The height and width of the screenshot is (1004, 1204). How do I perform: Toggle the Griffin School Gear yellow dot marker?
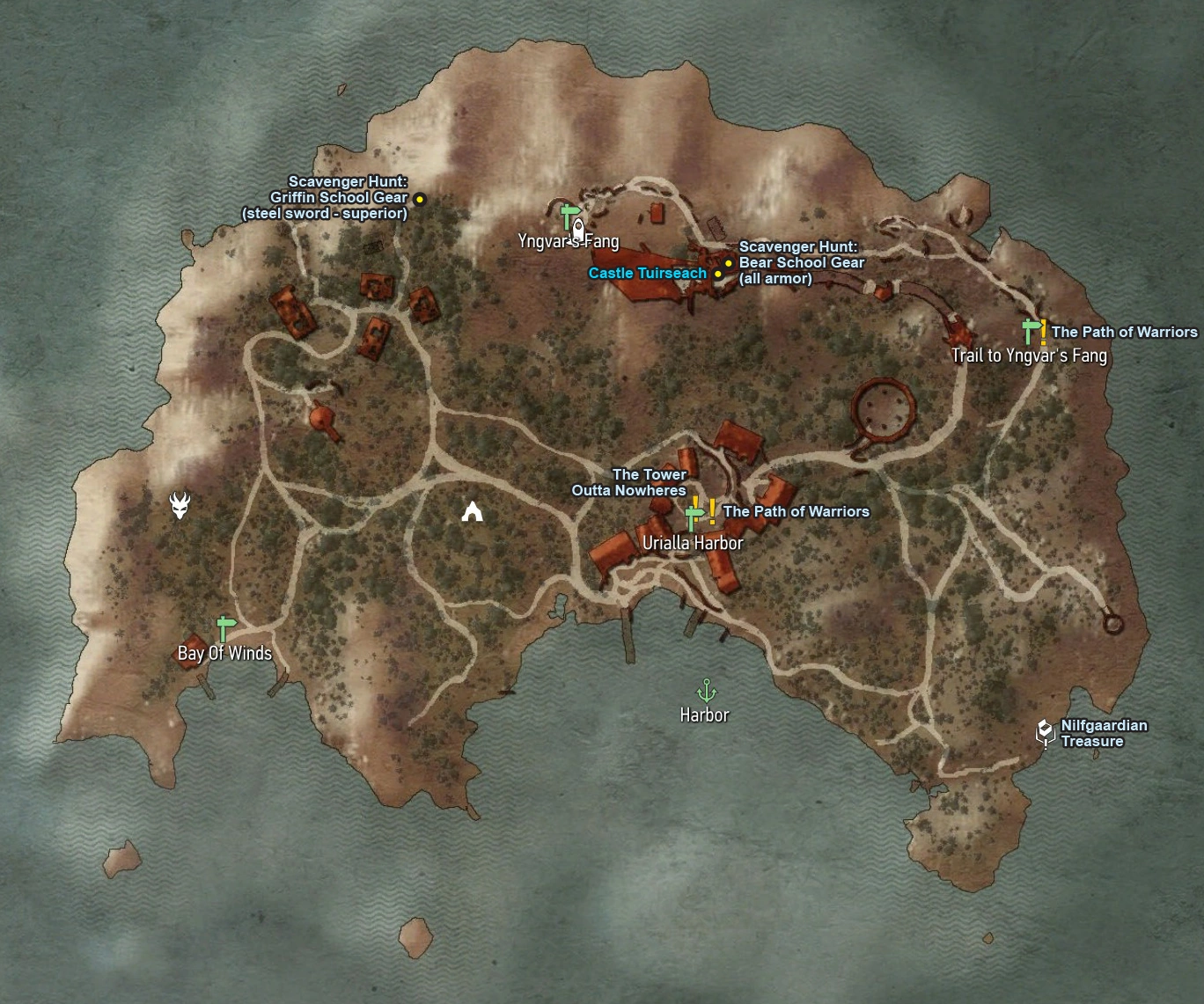click(420, 199)
